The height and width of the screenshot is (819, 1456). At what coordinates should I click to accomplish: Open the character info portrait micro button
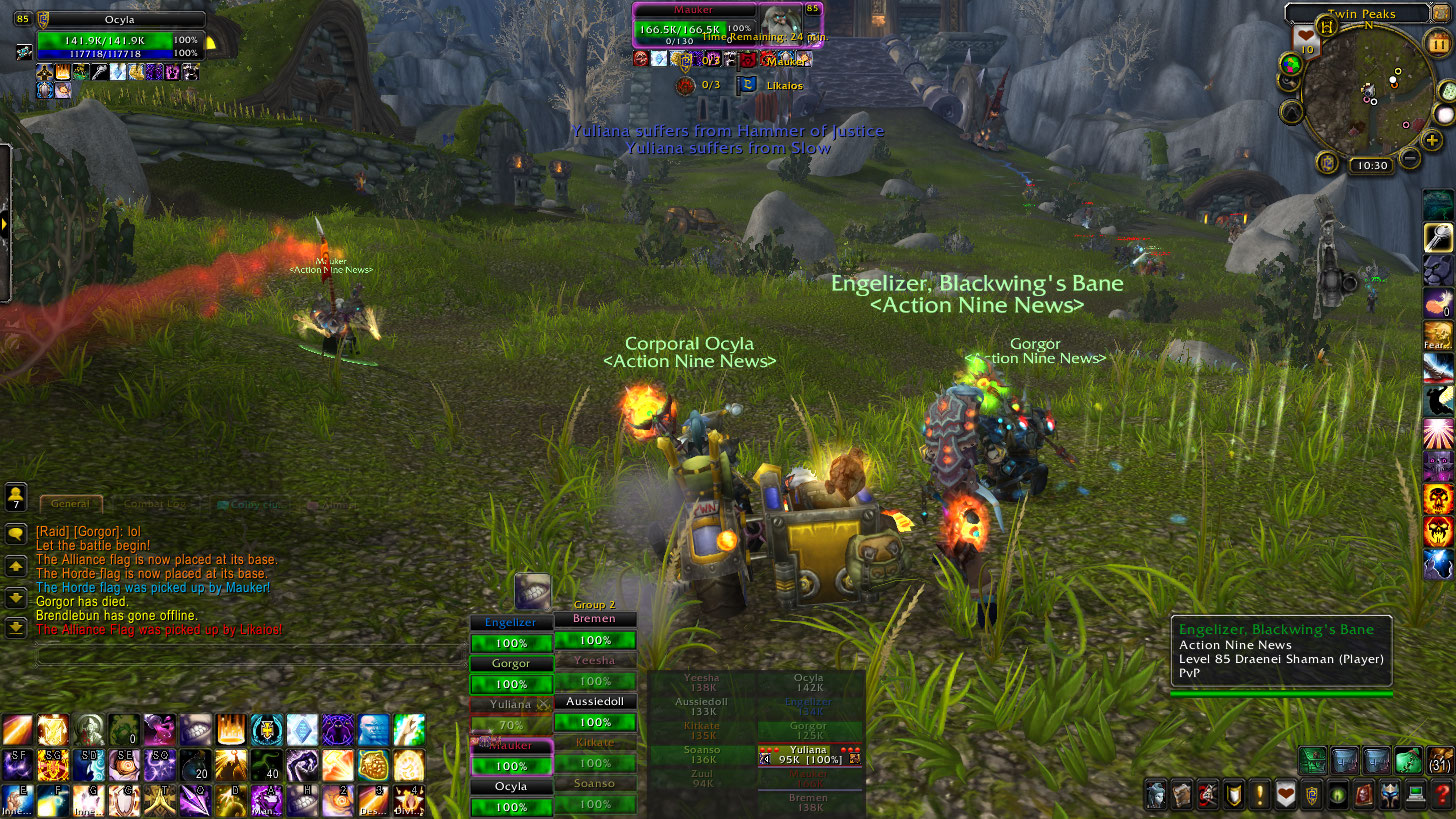pyautogui.click(x=1156, y=795)
